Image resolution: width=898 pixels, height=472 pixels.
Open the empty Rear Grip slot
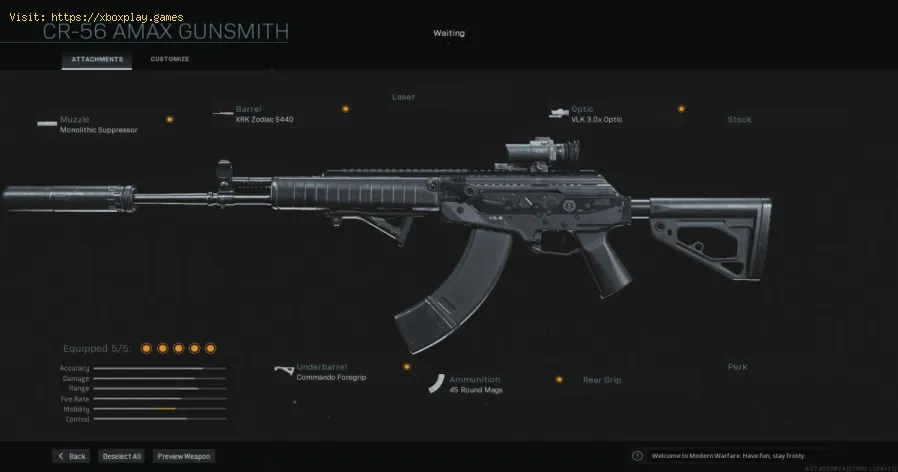pyautogui.click(x=602, y=380)
